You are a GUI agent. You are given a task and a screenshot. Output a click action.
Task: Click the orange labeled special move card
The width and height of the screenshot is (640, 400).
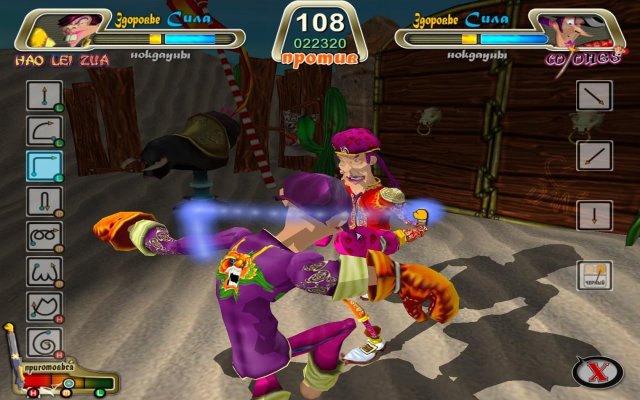click(593, 274)
